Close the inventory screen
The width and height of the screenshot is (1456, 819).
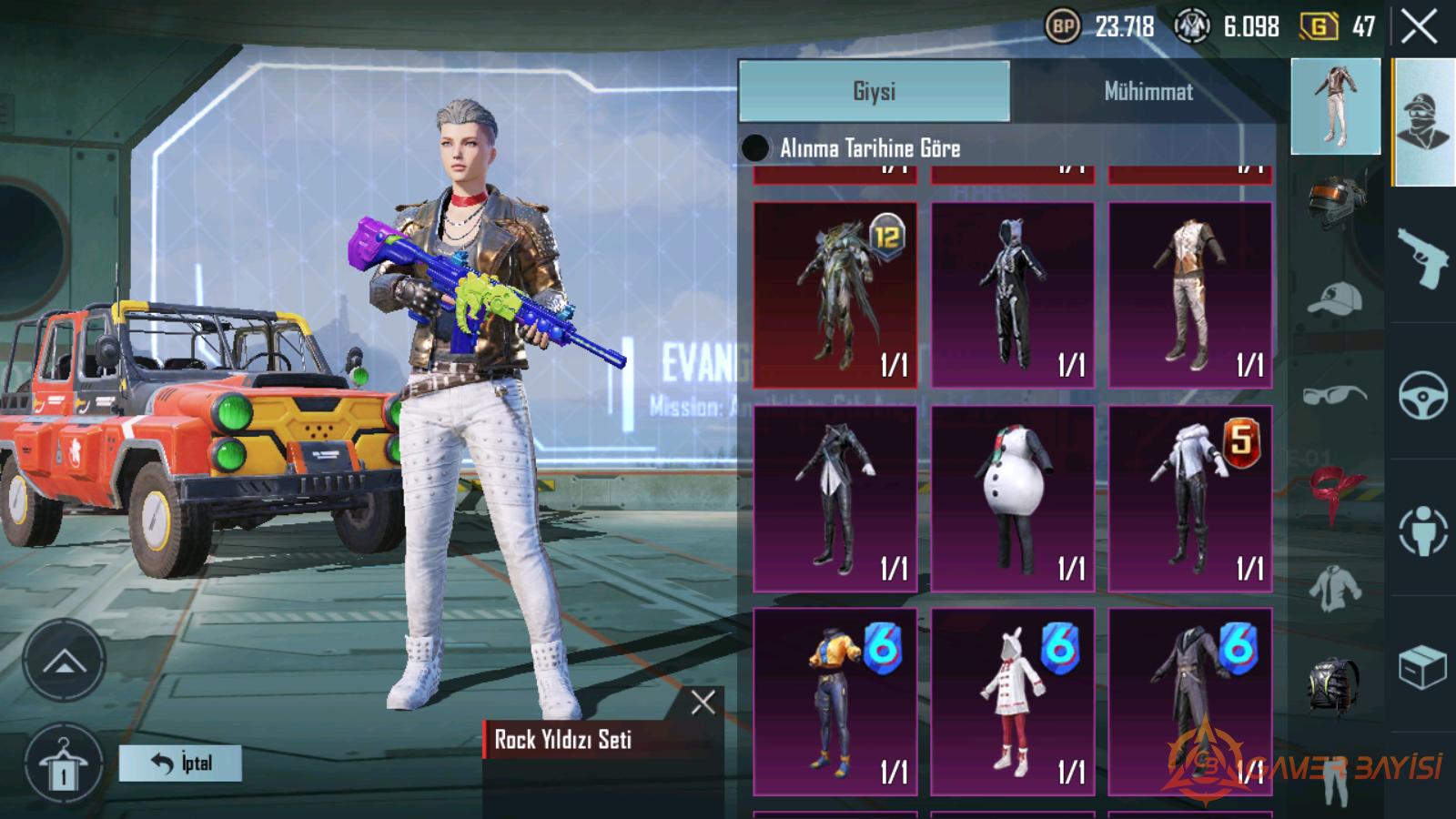1419,27
